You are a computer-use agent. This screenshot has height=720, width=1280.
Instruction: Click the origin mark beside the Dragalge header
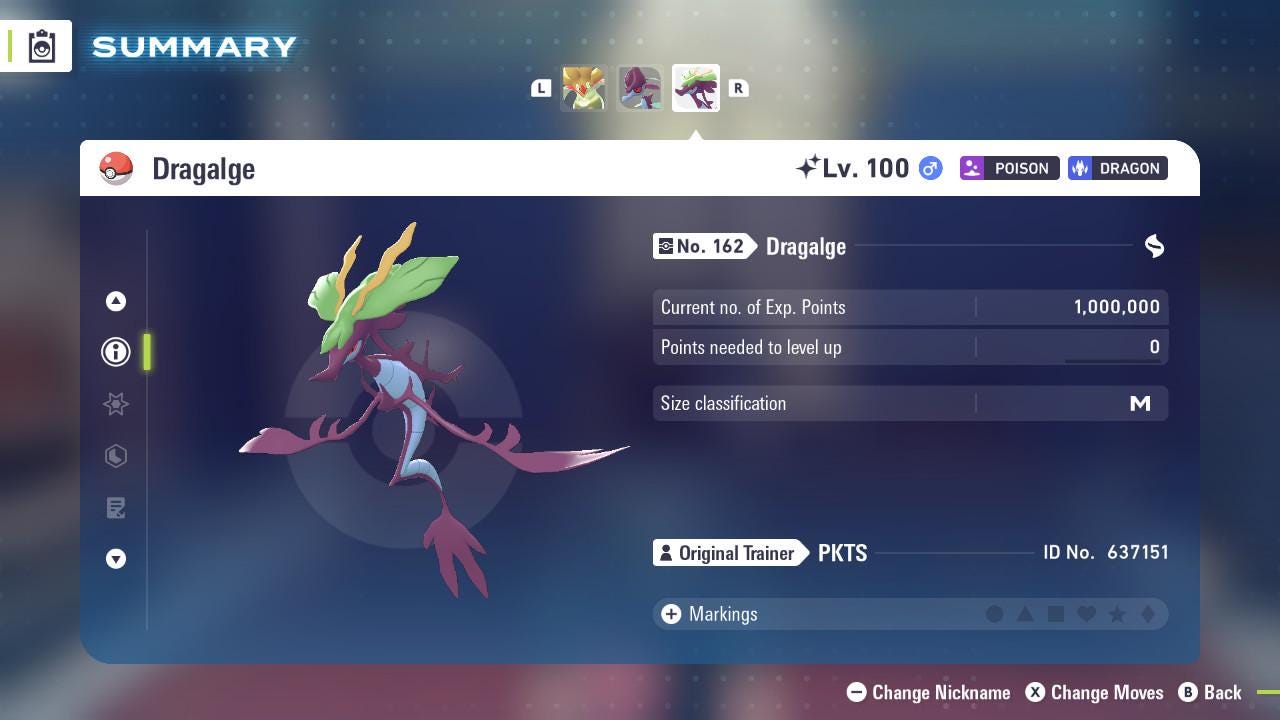(x=1154, y=246)
